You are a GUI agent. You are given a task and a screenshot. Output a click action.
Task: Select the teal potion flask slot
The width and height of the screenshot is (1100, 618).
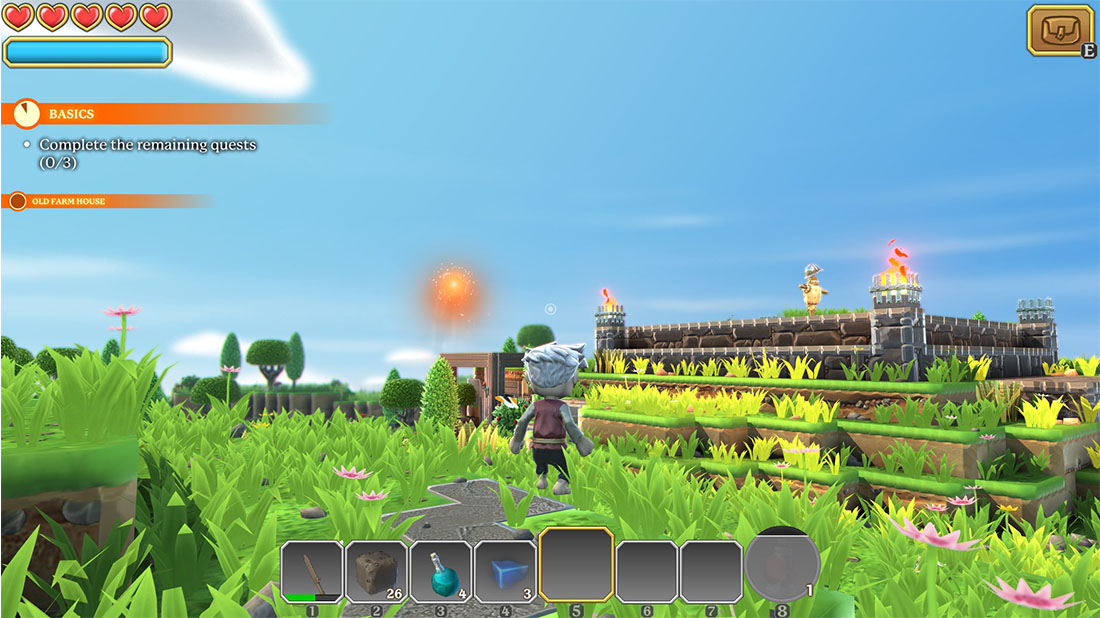point(440,571)
